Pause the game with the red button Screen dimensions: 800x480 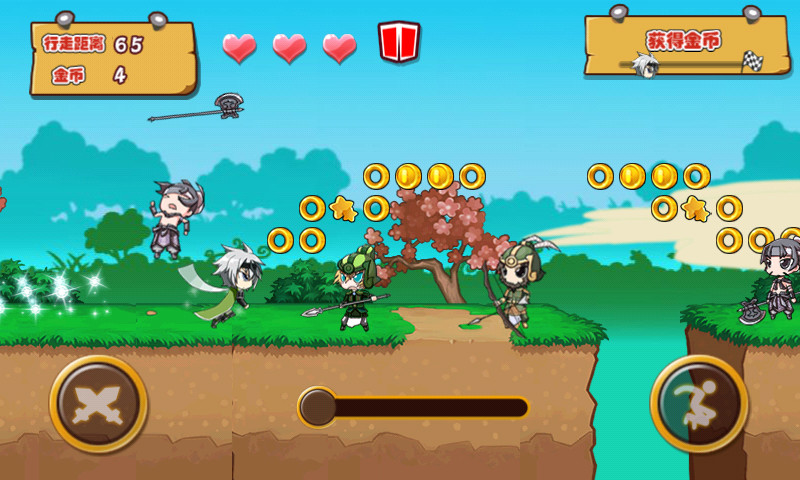[398, 42]
